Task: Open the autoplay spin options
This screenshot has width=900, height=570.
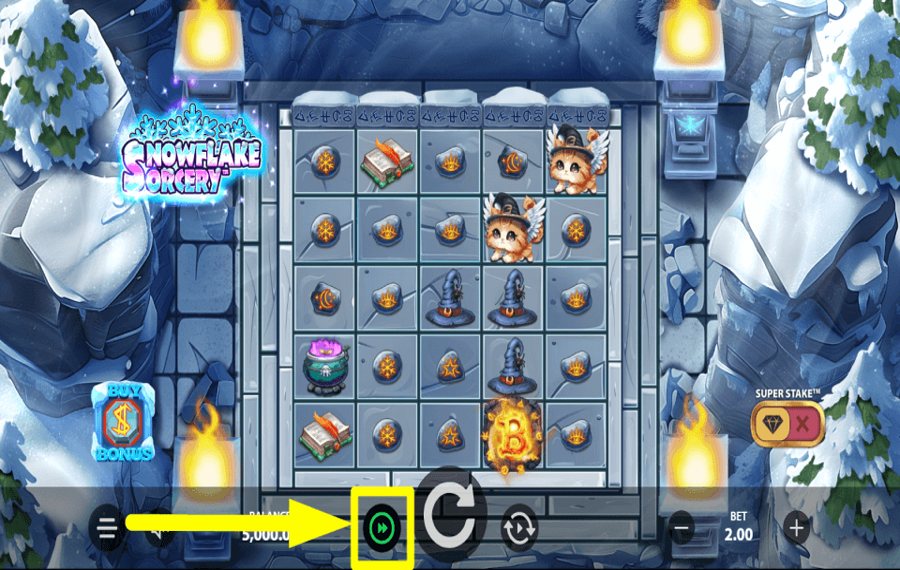Action: pyautogui.click(x=520, y=526)
